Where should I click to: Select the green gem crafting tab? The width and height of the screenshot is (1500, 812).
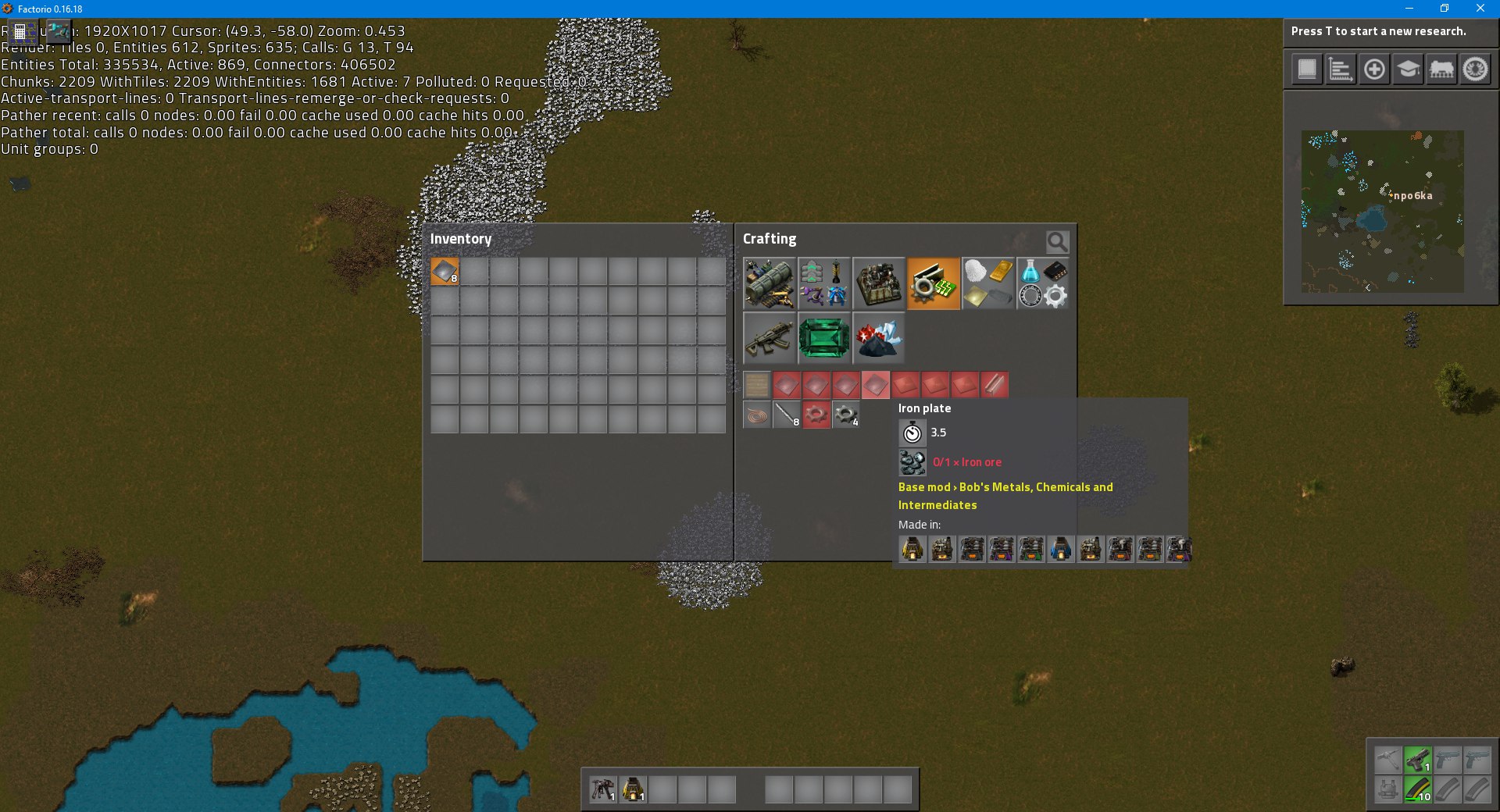click(824, 338)
